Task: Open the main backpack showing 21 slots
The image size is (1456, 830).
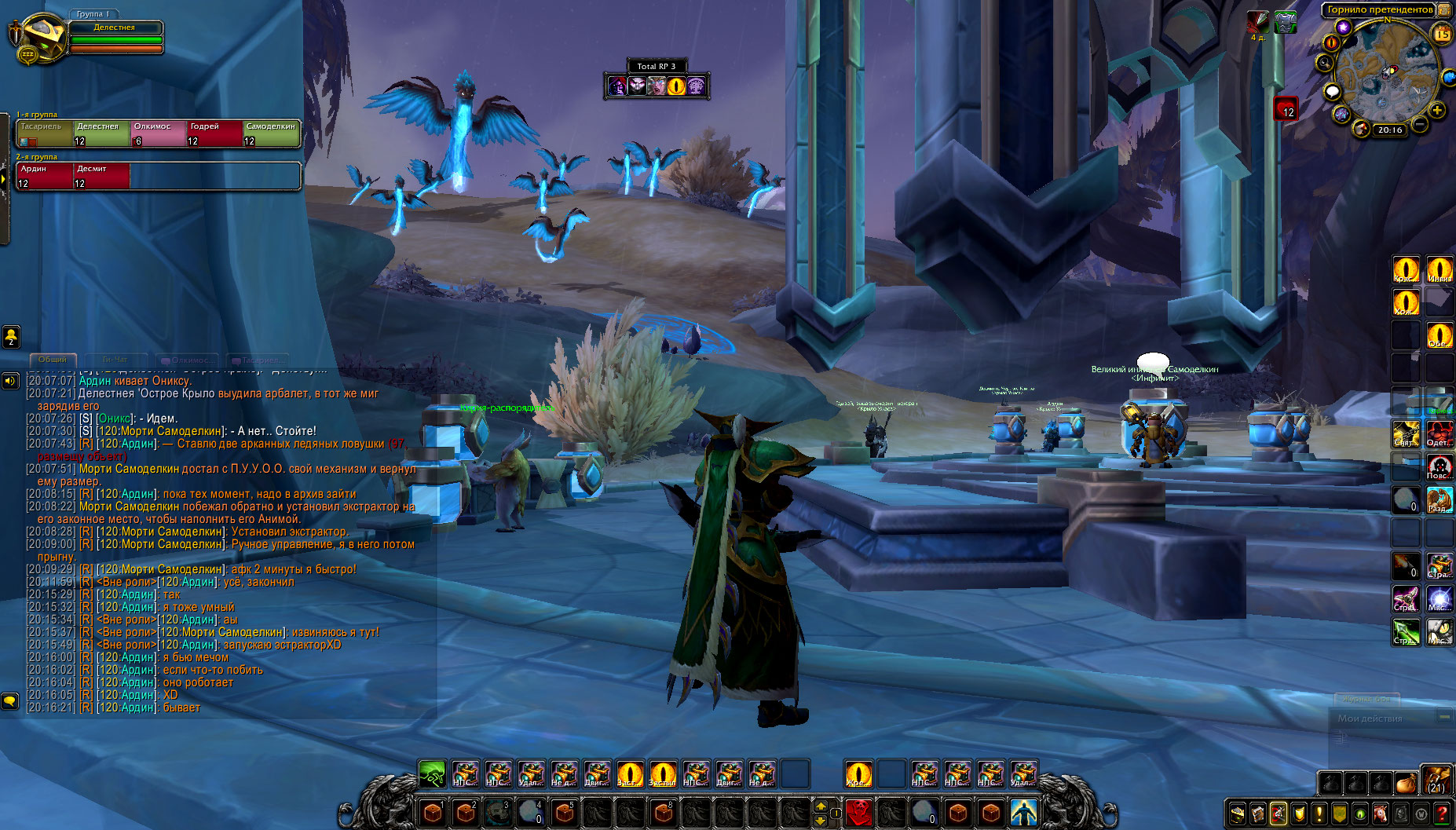Action: tap(1436, 781)
